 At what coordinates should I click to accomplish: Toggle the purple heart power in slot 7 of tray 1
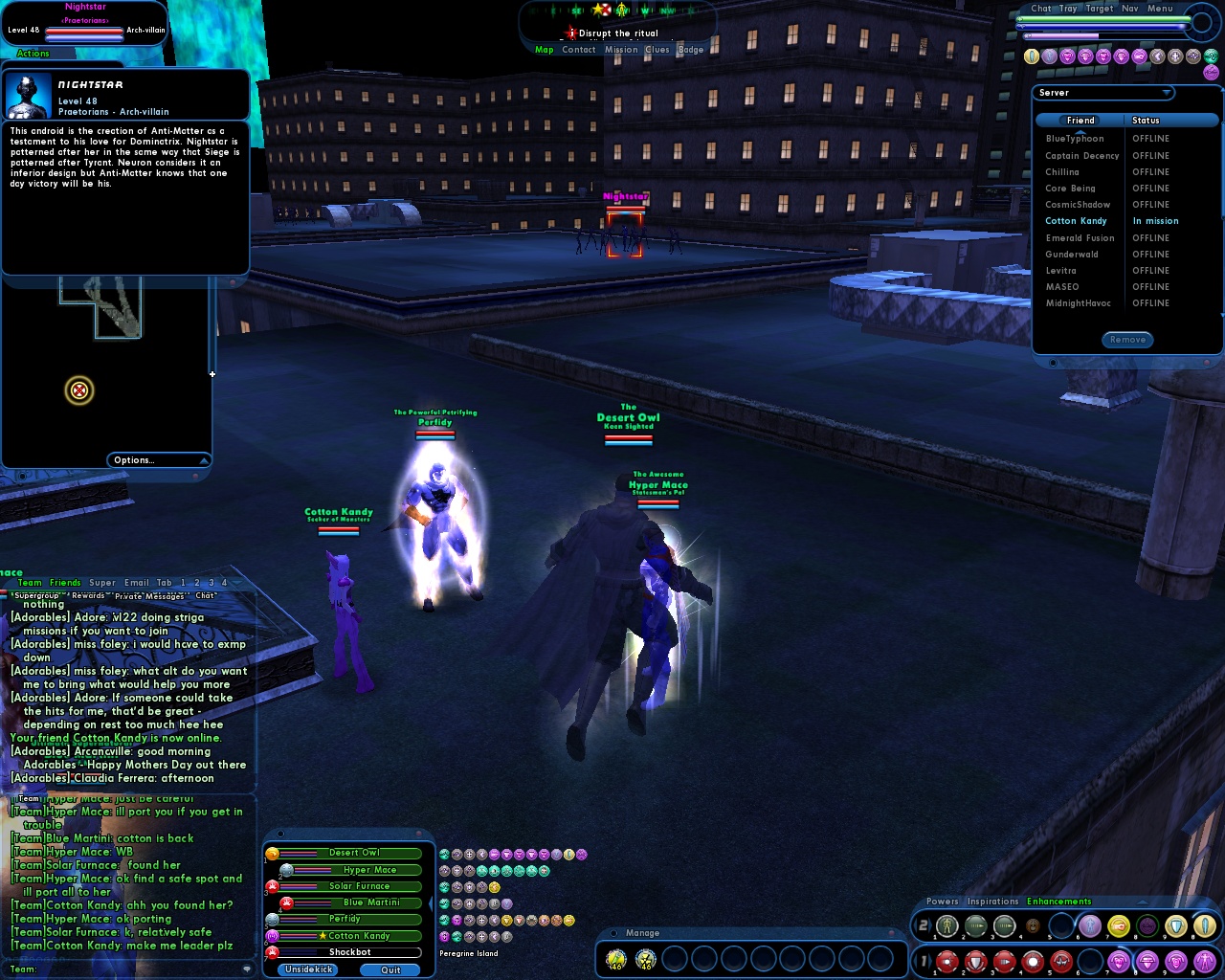pyautogui.click(x=1117, y=960)
